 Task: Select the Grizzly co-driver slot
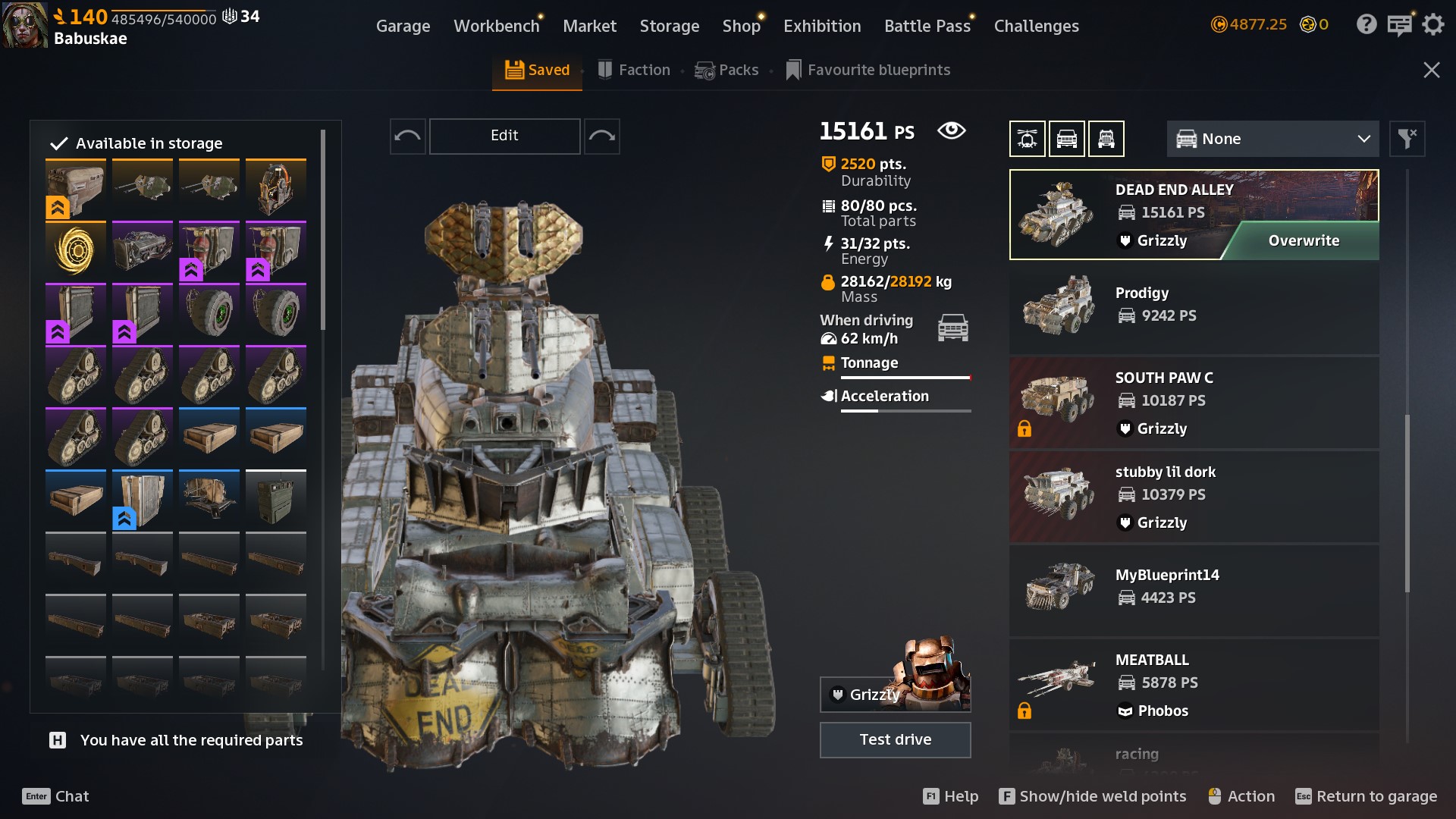(x=895, y=693)
